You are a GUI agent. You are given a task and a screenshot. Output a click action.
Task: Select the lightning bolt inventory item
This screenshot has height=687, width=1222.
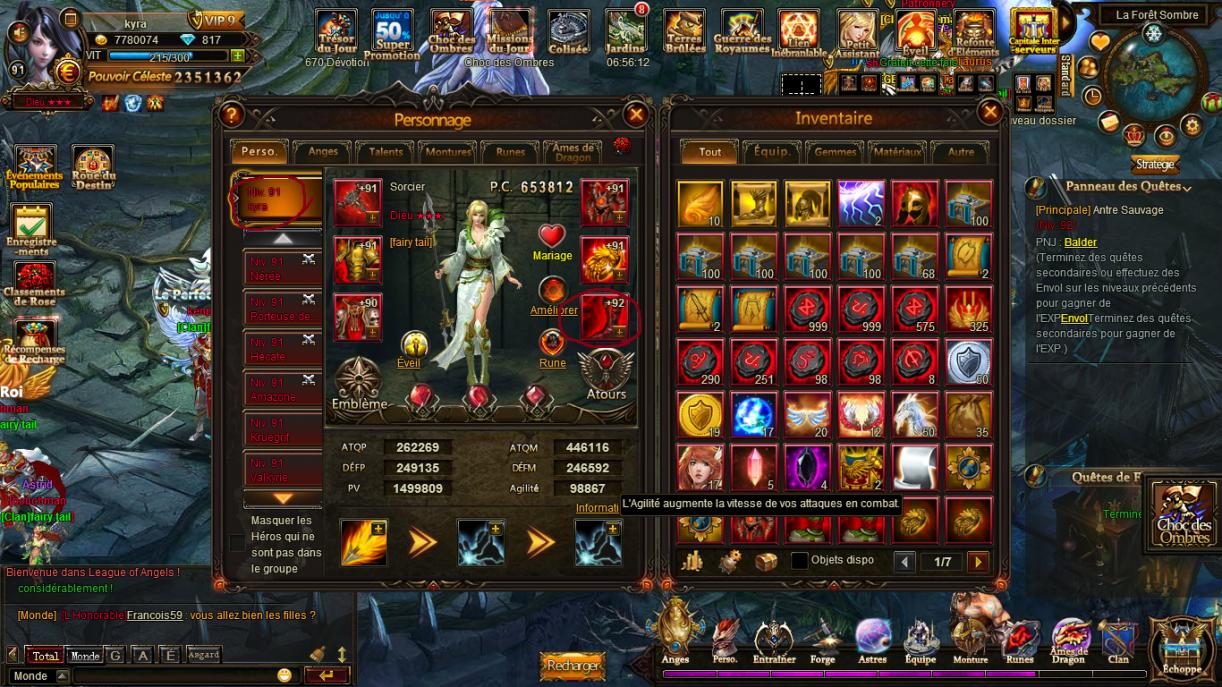tap(861, 203)
